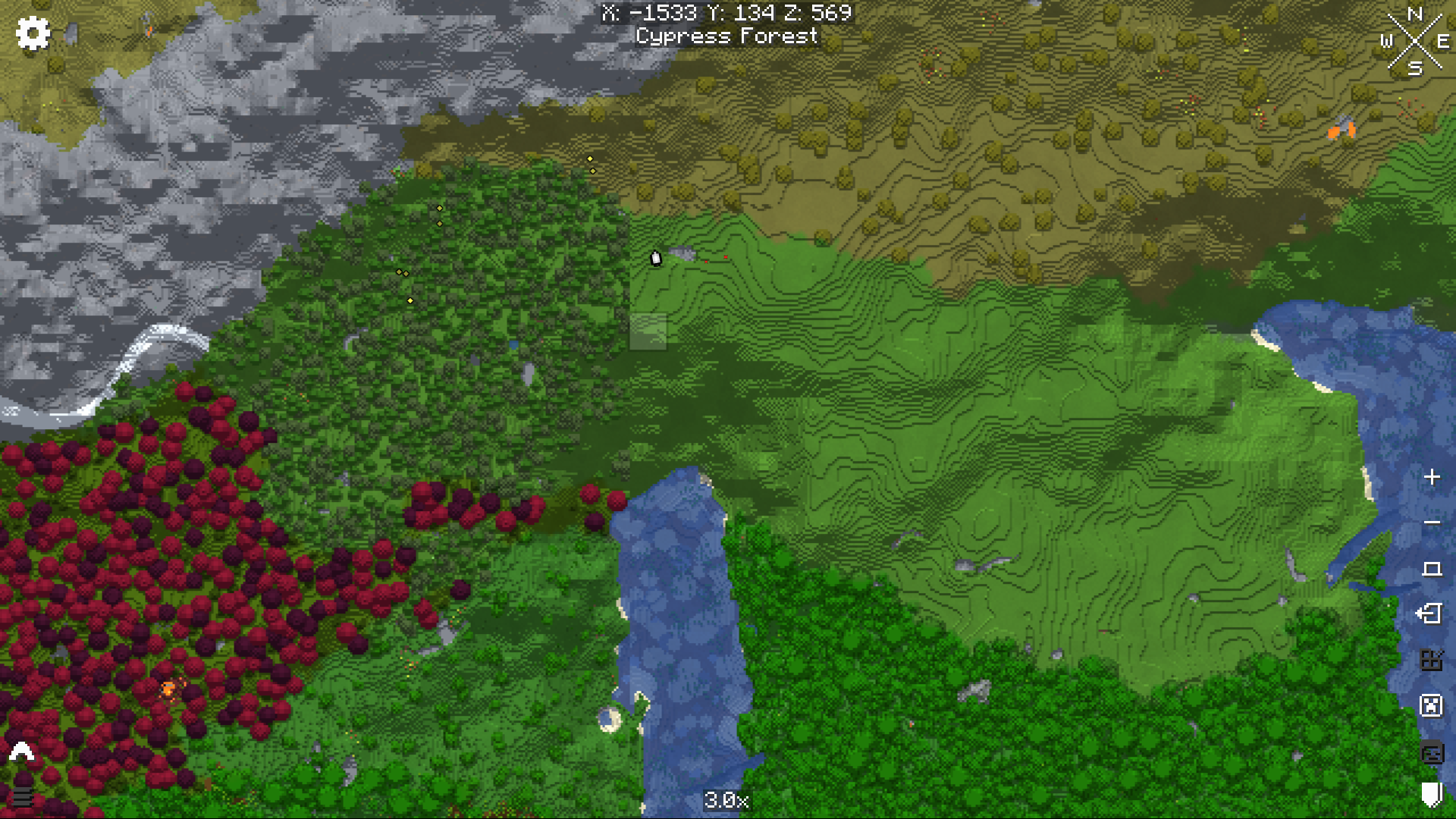1456x819 pixels.
Task: Zoom in using the plus icon
Action: pyautogui.click(x=1432, y=477)
